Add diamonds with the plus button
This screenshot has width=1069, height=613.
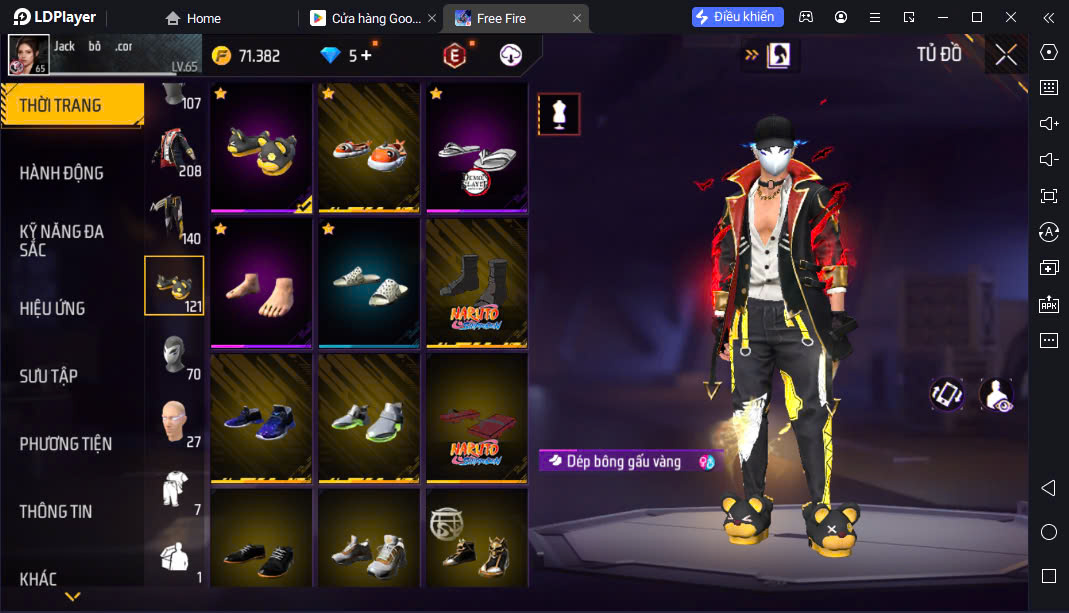366,55
